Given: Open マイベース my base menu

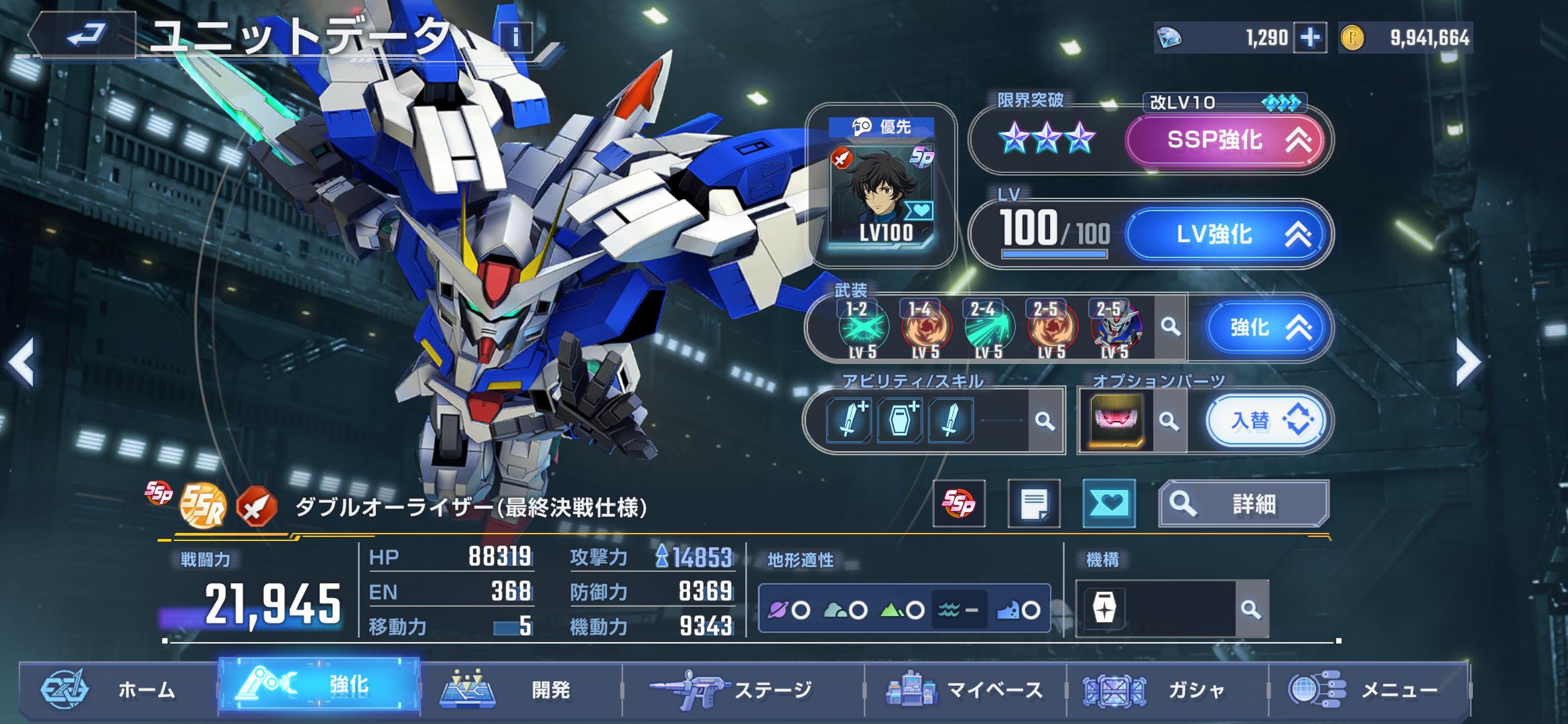Looking at the screenshot, I should (x=965, y=689).
